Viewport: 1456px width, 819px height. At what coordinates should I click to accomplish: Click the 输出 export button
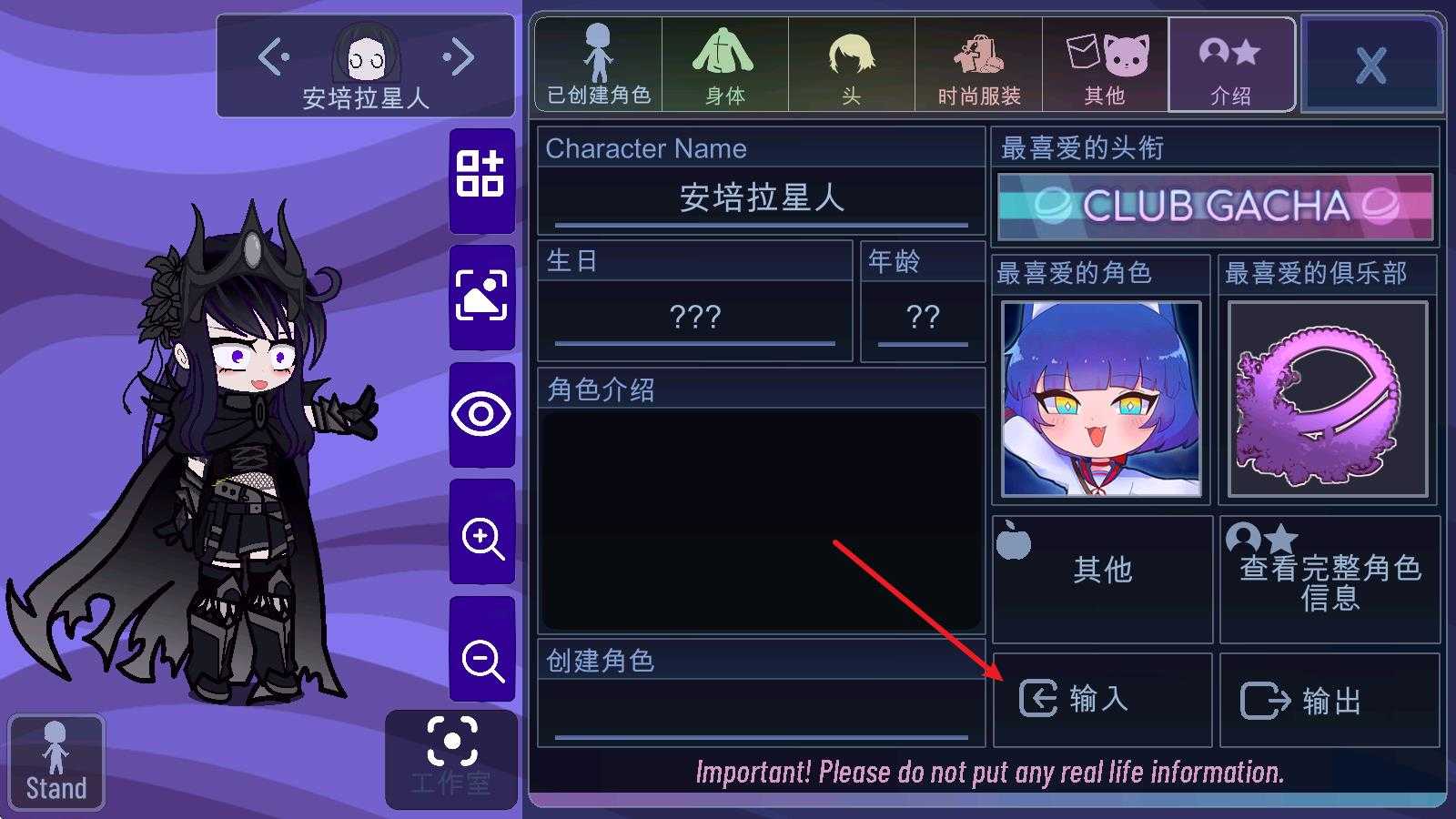point(1330,701)
